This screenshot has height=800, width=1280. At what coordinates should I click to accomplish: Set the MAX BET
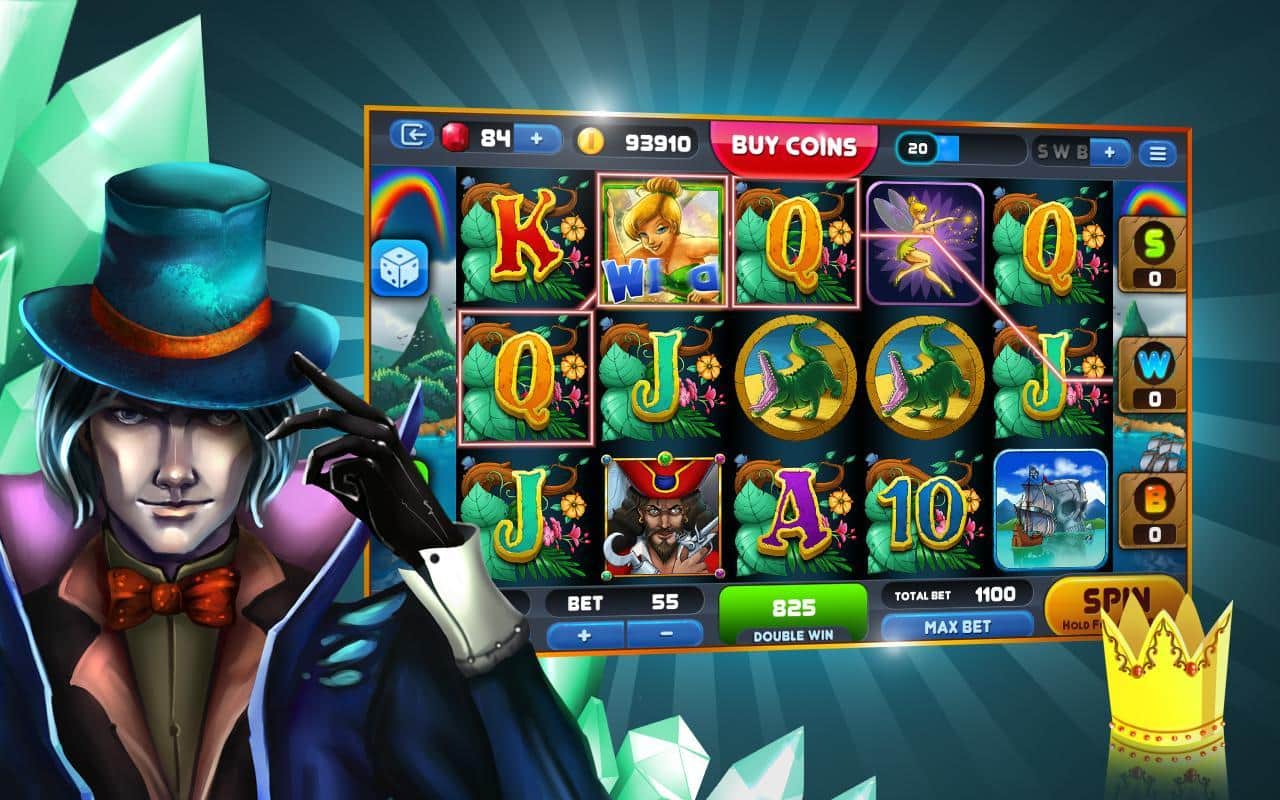coord(957,627)
